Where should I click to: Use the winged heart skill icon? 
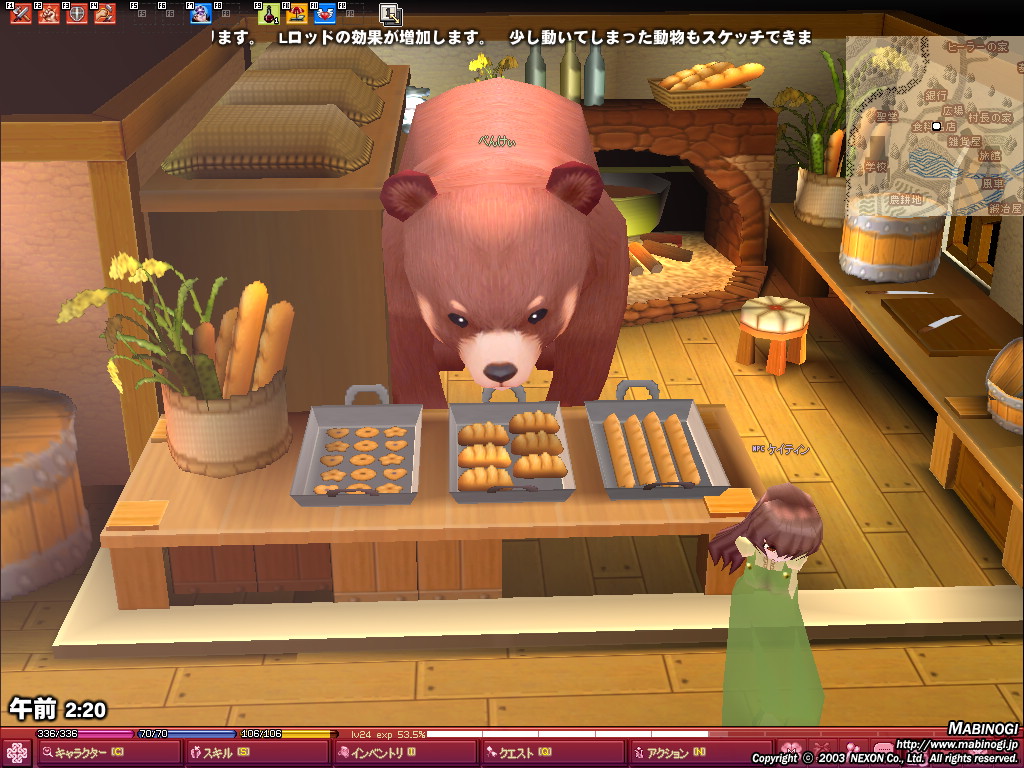[325, 14]
